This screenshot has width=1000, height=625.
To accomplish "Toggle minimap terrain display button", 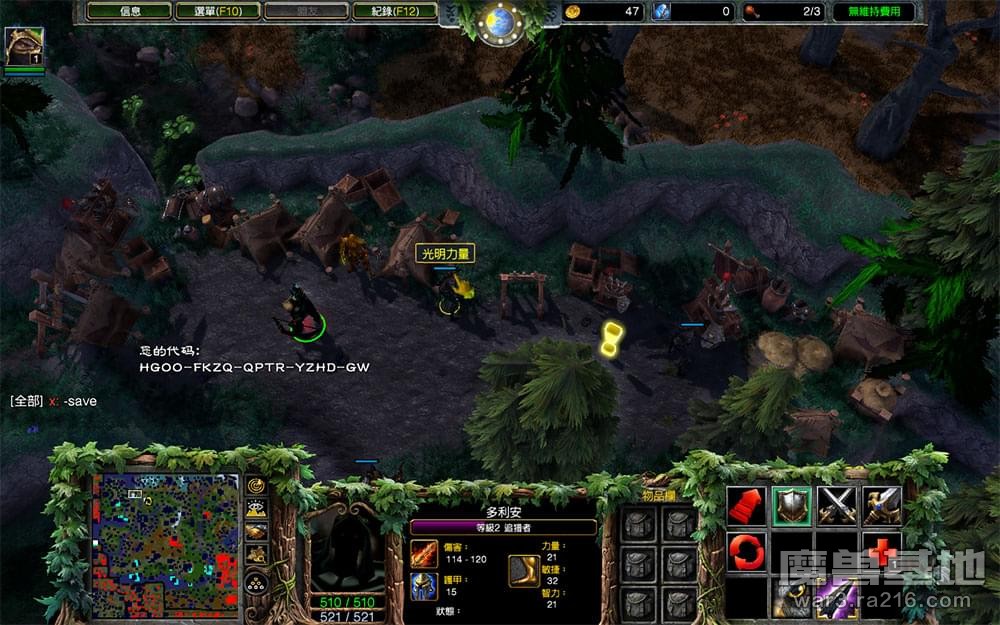I will coord(257,509).
